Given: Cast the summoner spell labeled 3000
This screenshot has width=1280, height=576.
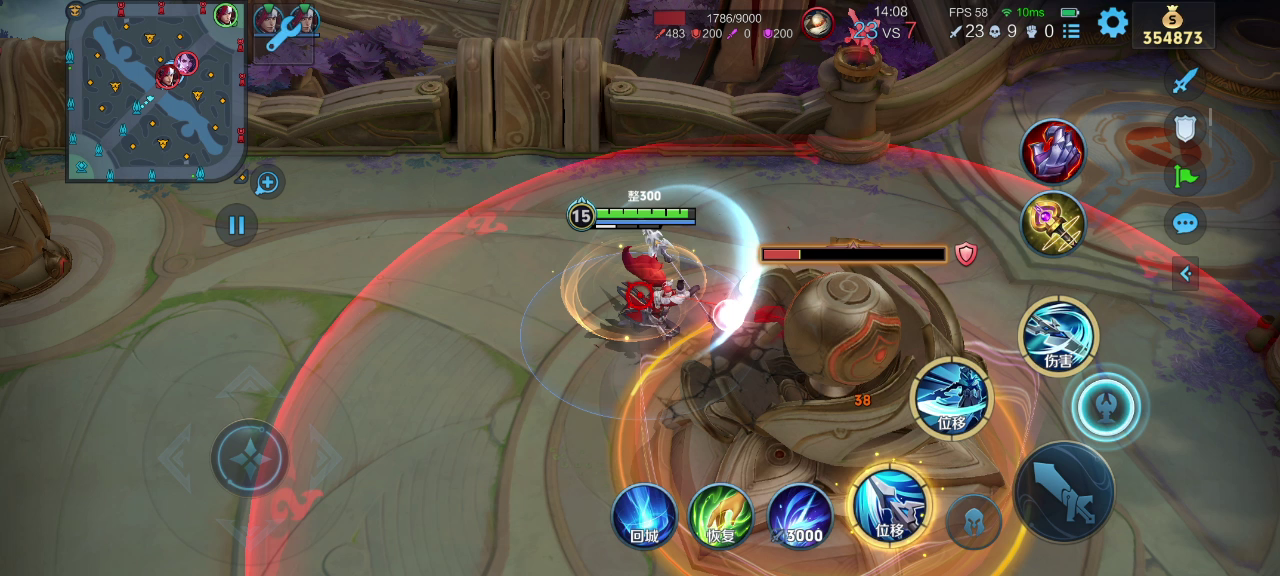Looking at the screenshot, I should [x=800, y=516].
